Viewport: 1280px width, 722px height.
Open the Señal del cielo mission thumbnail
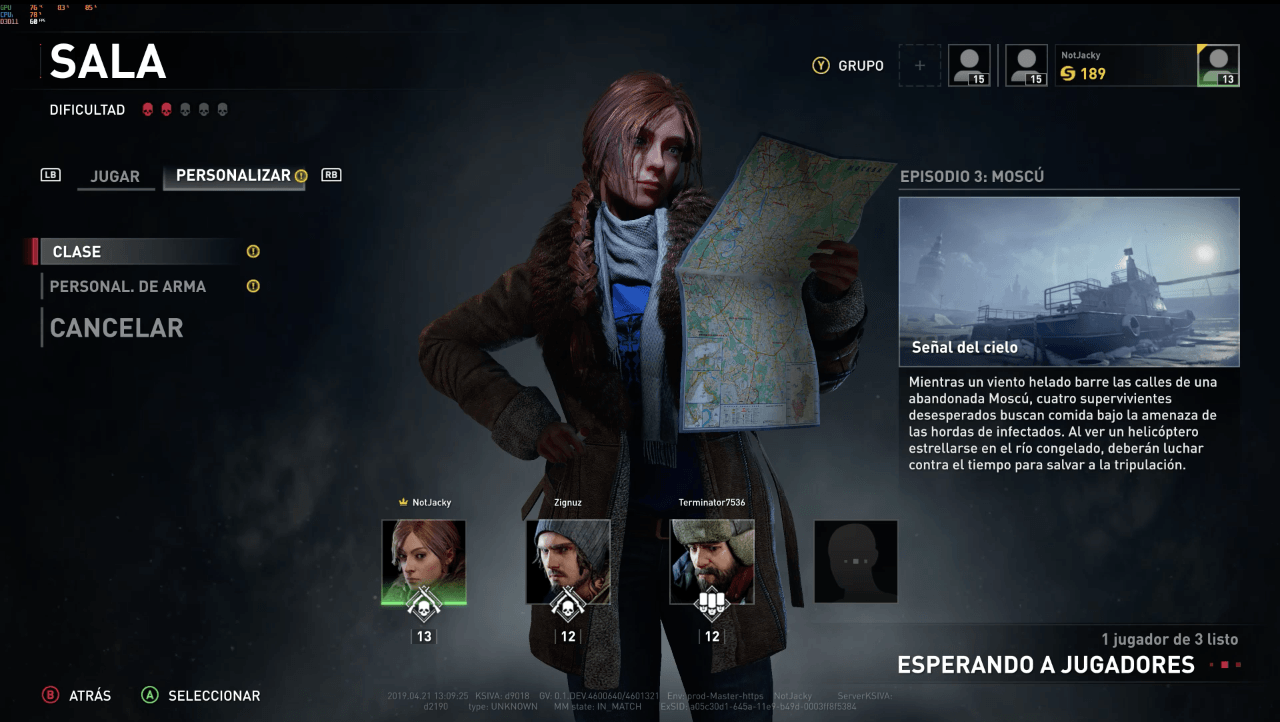[x=1069, y=281]
